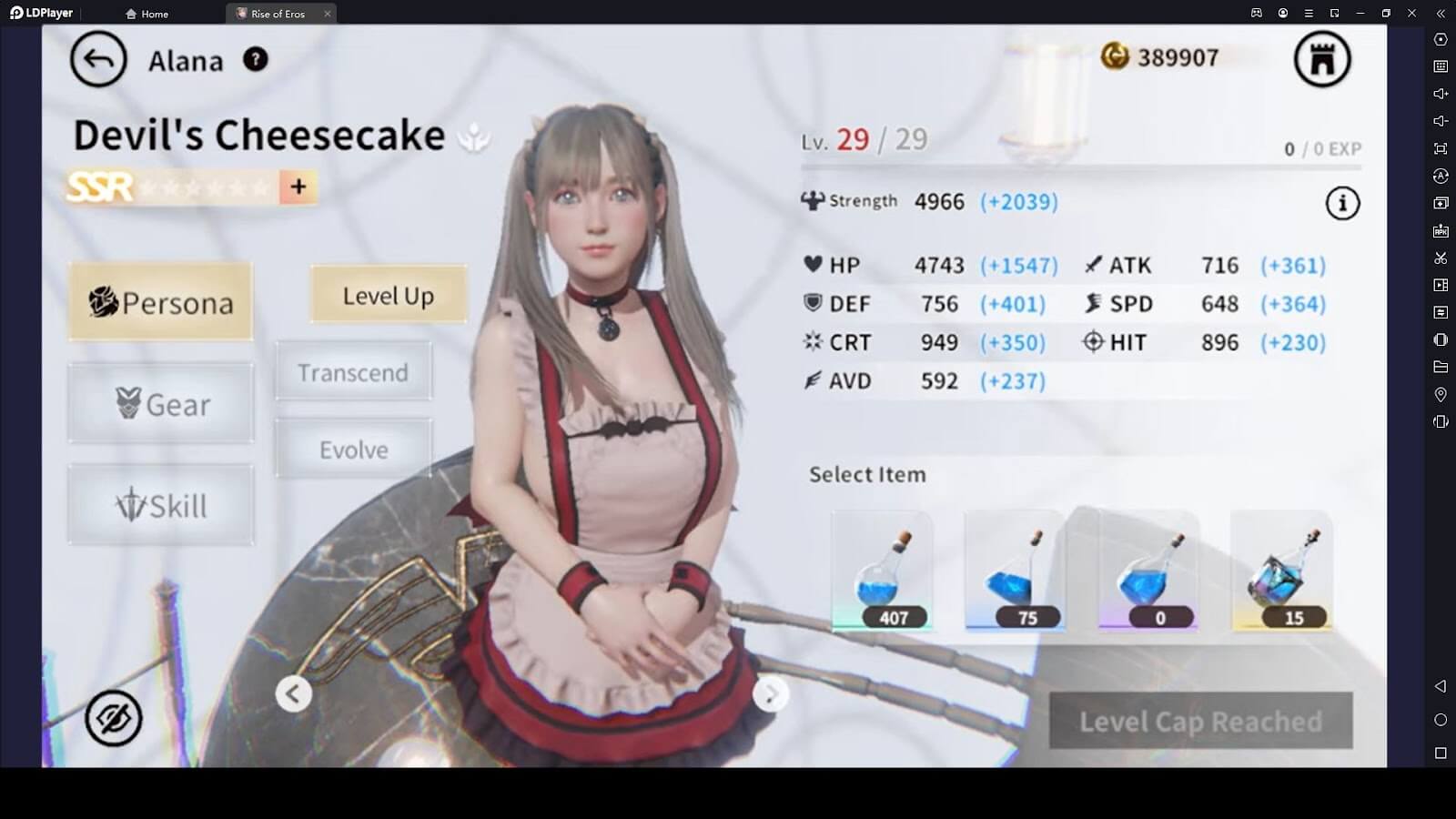The image size is (1456, 819).
Task: Toggle interface visibility with eye icon
Action: 114,718
